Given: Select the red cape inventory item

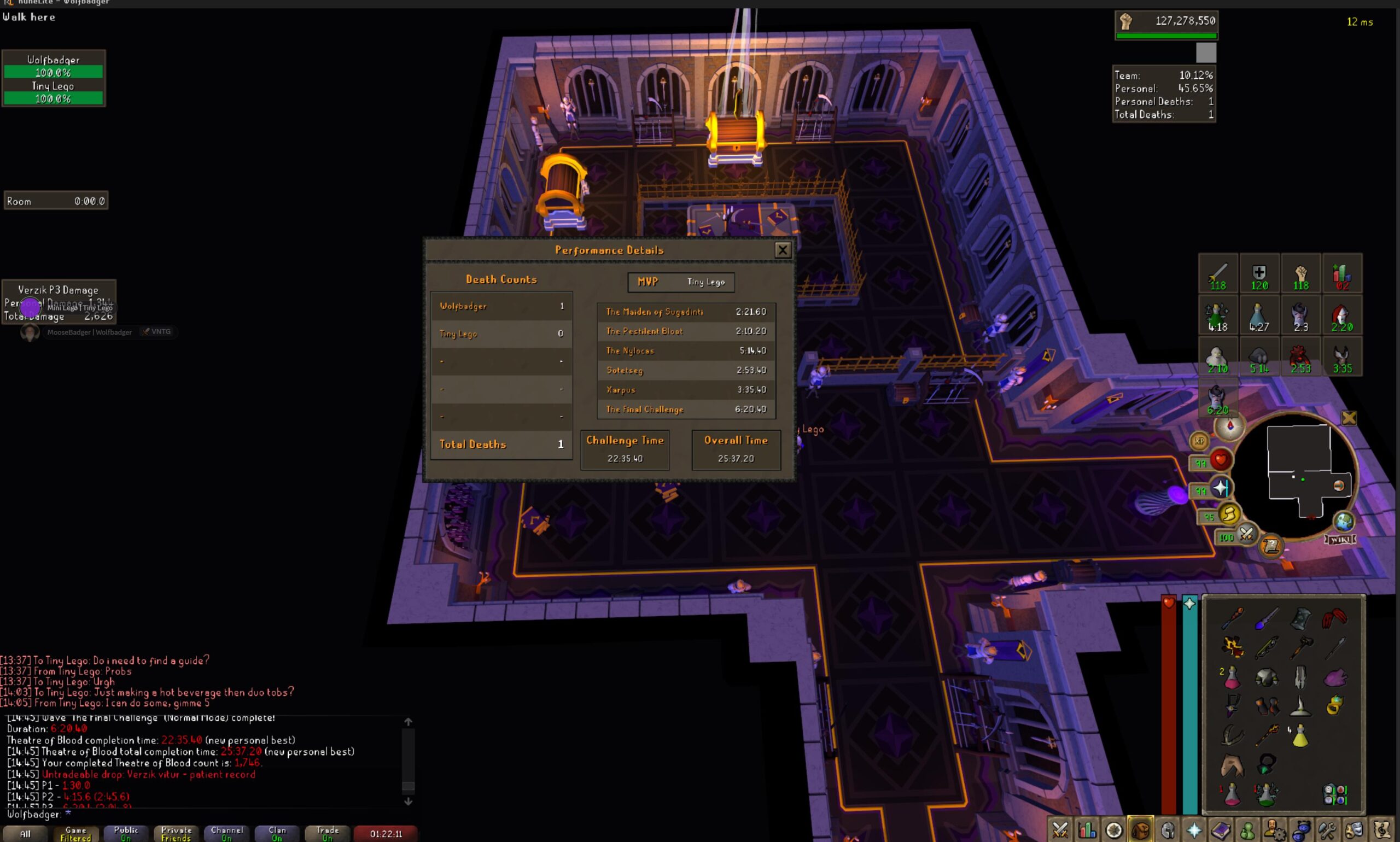Looking at the screenshot, I should click(x=1334, y=618).
